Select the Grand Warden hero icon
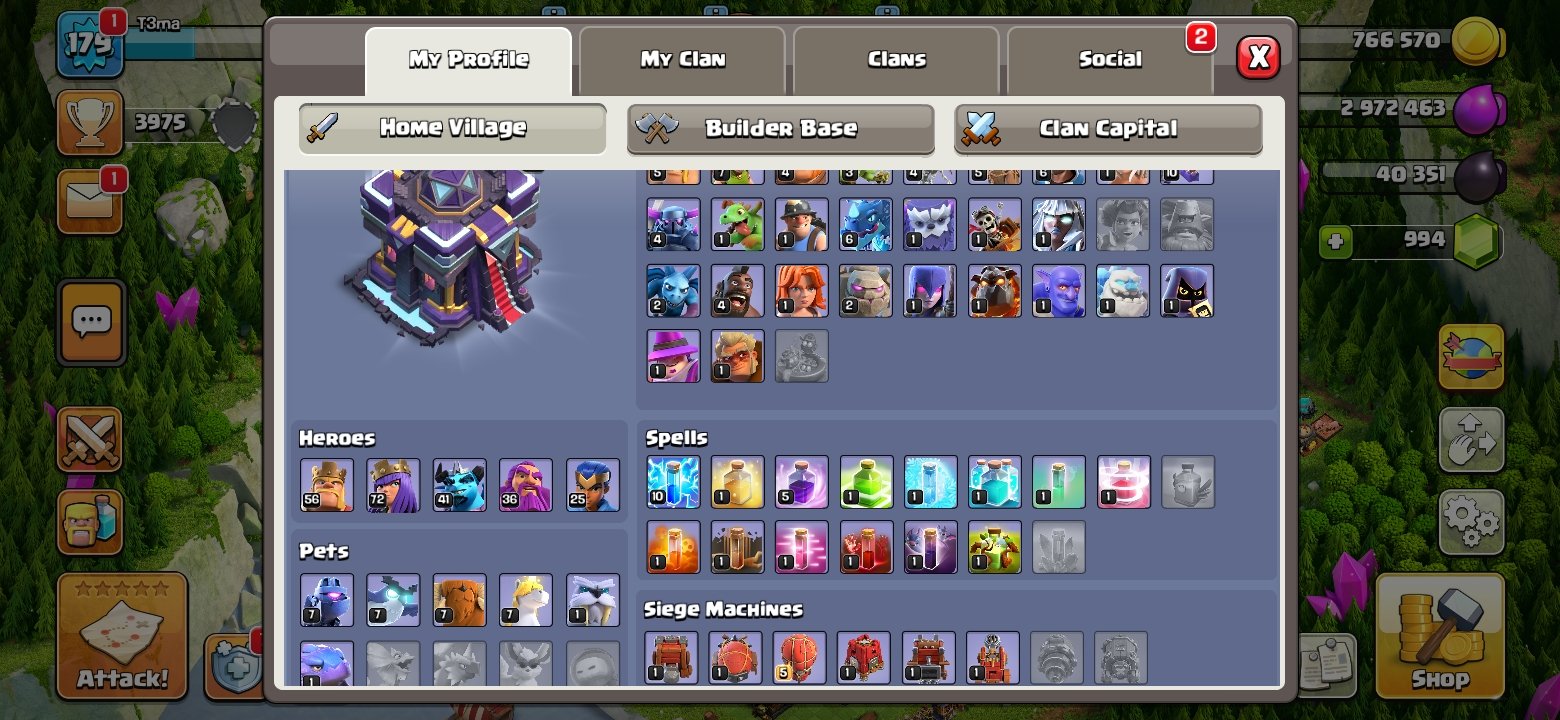Screen dimensions: 1560x720 tap(526, 485)
